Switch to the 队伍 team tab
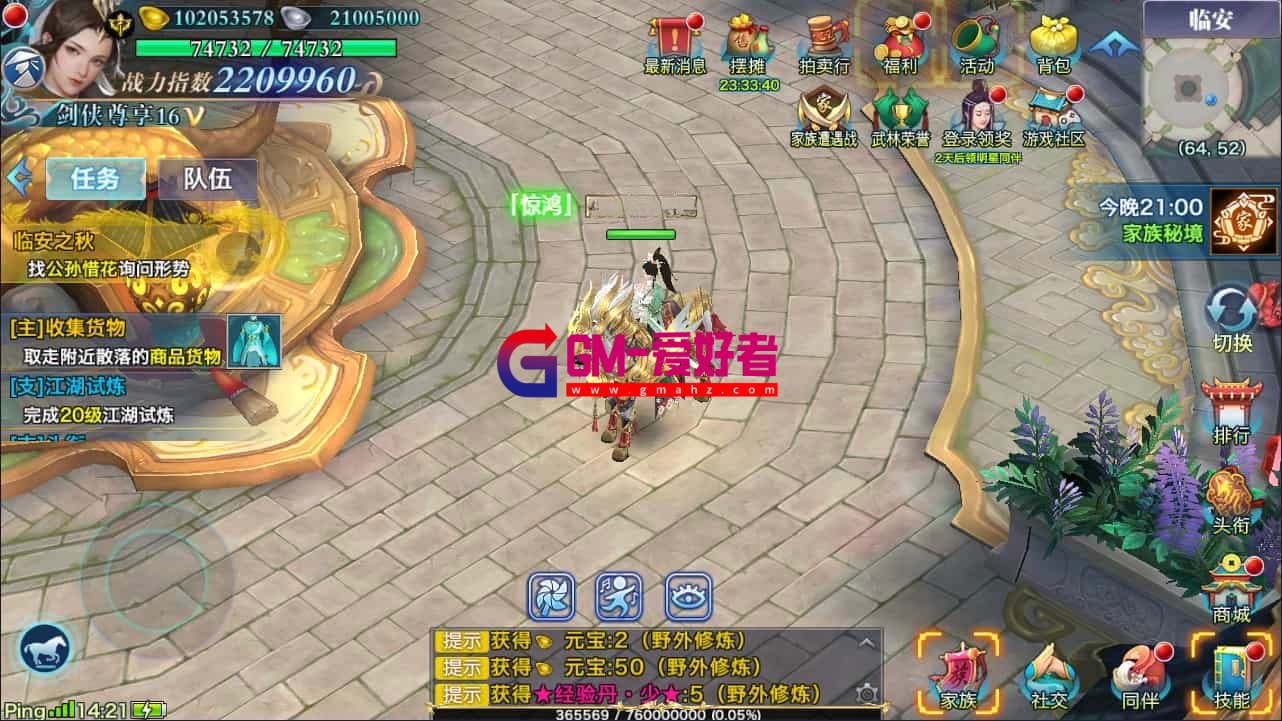 pyautogui.click(x=207, y=178)
